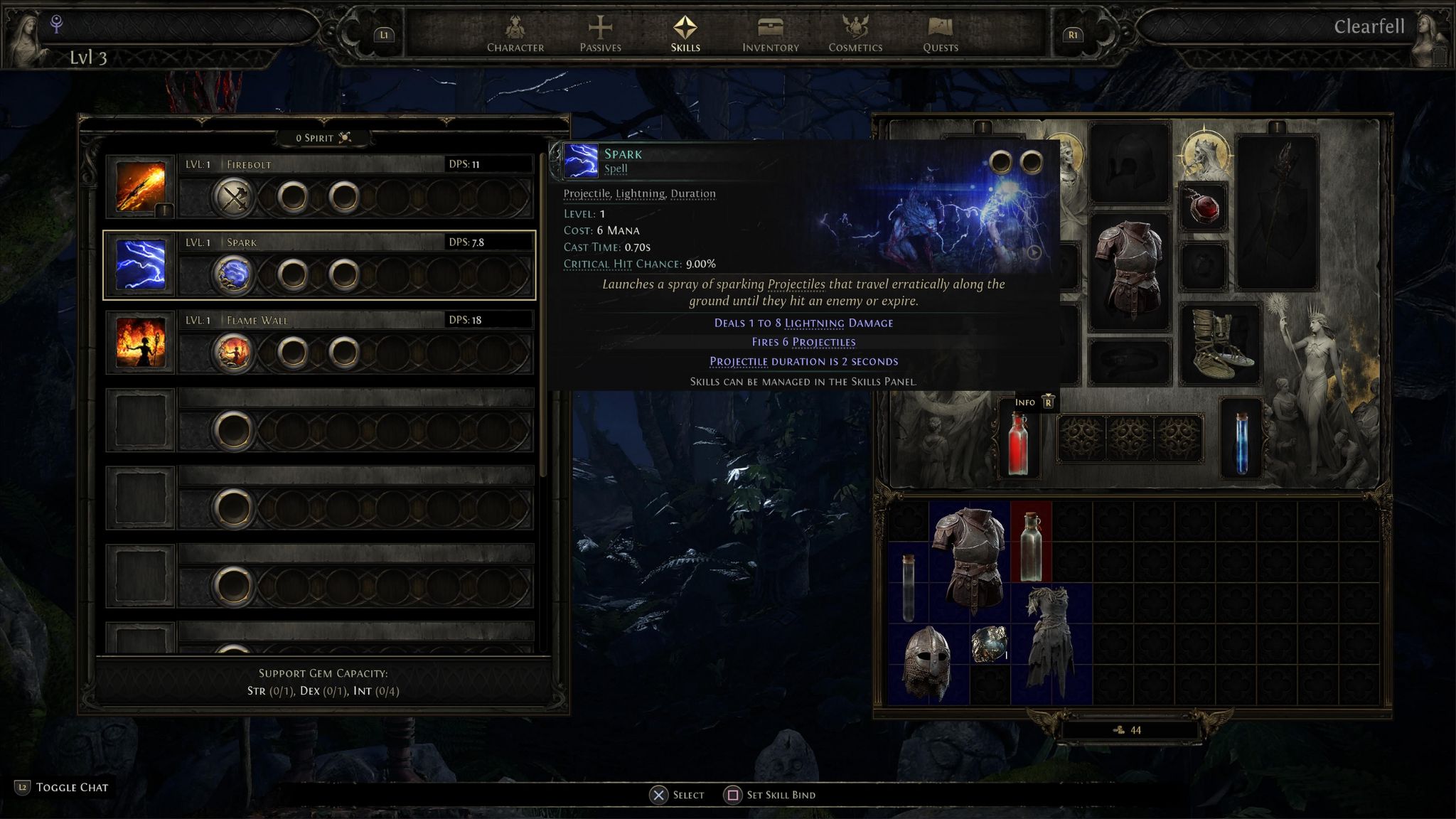1456x819 pixels.
Task: Toggle Chat with the L2 control
Action: pyautogui.click(x=23, y=787)
